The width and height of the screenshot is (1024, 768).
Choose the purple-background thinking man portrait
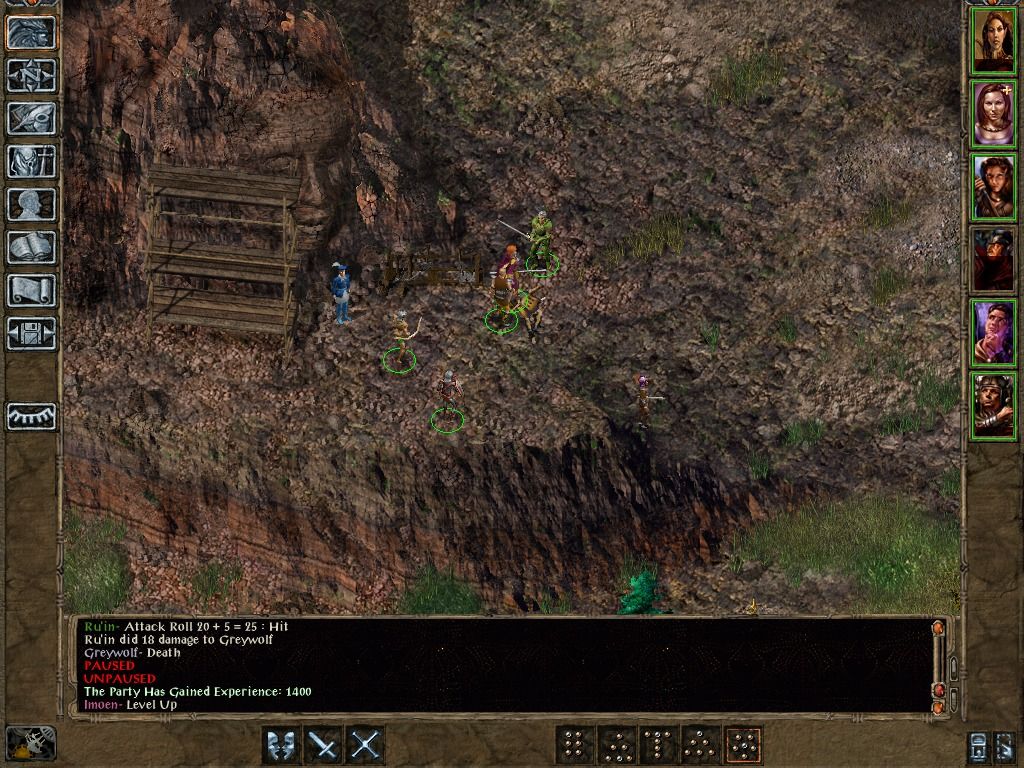tap(993, 333)
